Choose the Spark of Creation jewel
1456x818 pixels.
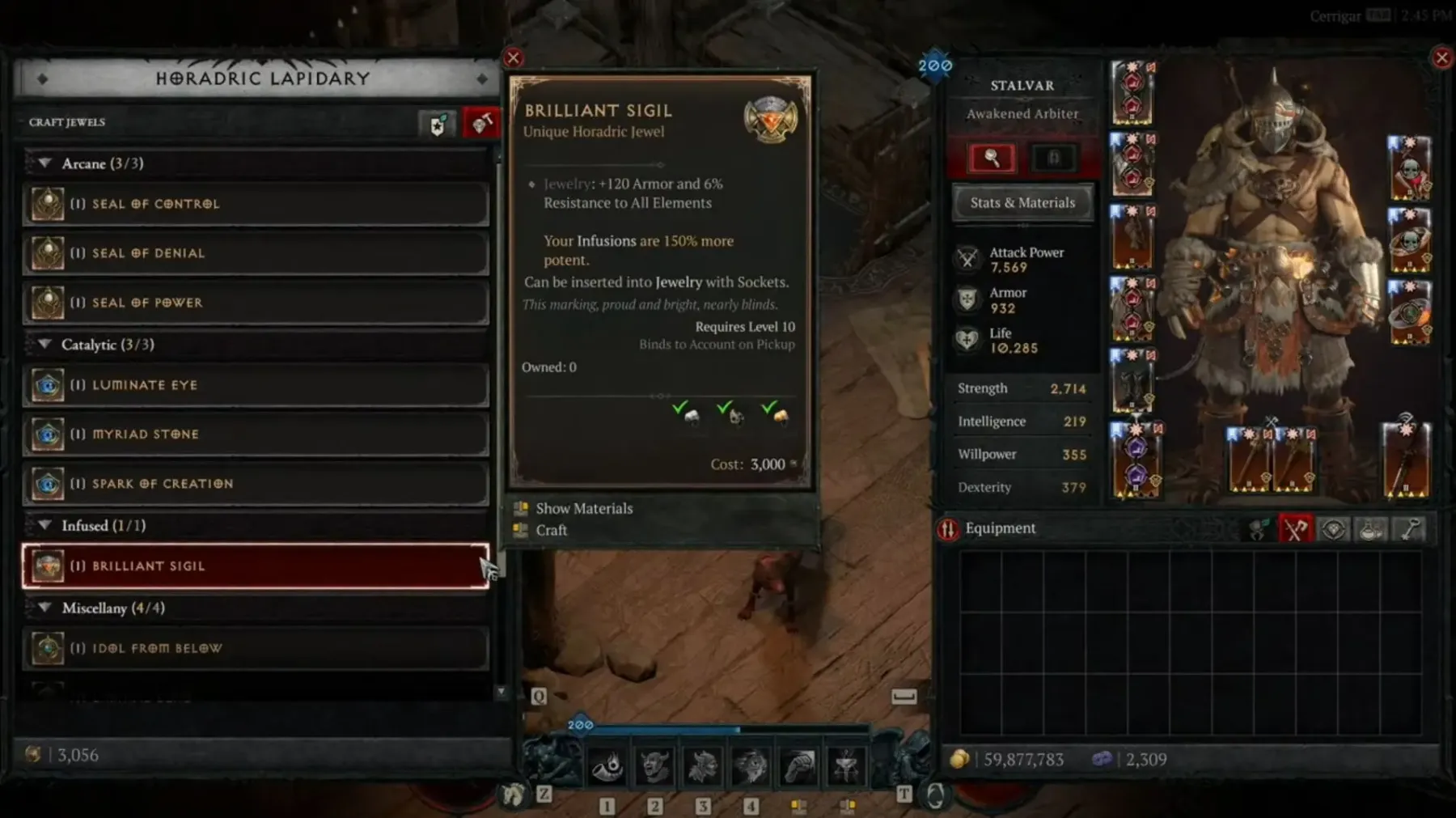click(256, 484)
